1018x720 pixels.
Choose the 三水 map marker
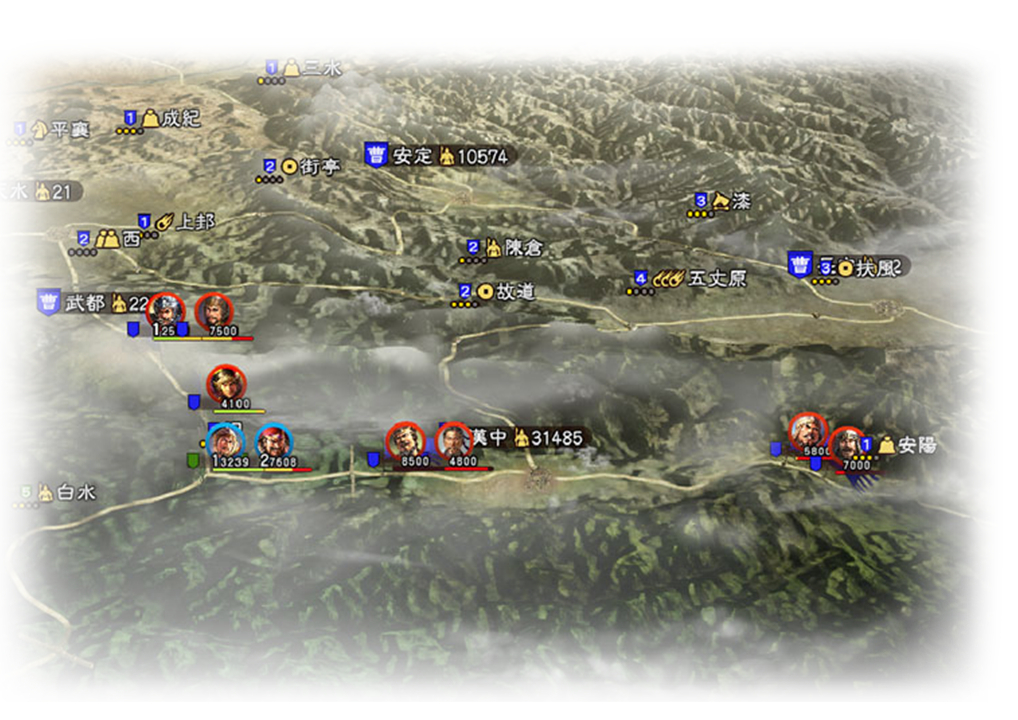[321, 67]
